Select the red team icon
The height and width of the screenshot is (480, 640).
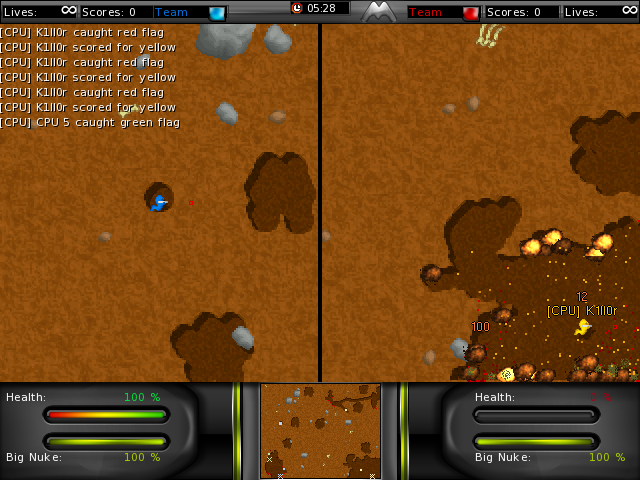470,13
